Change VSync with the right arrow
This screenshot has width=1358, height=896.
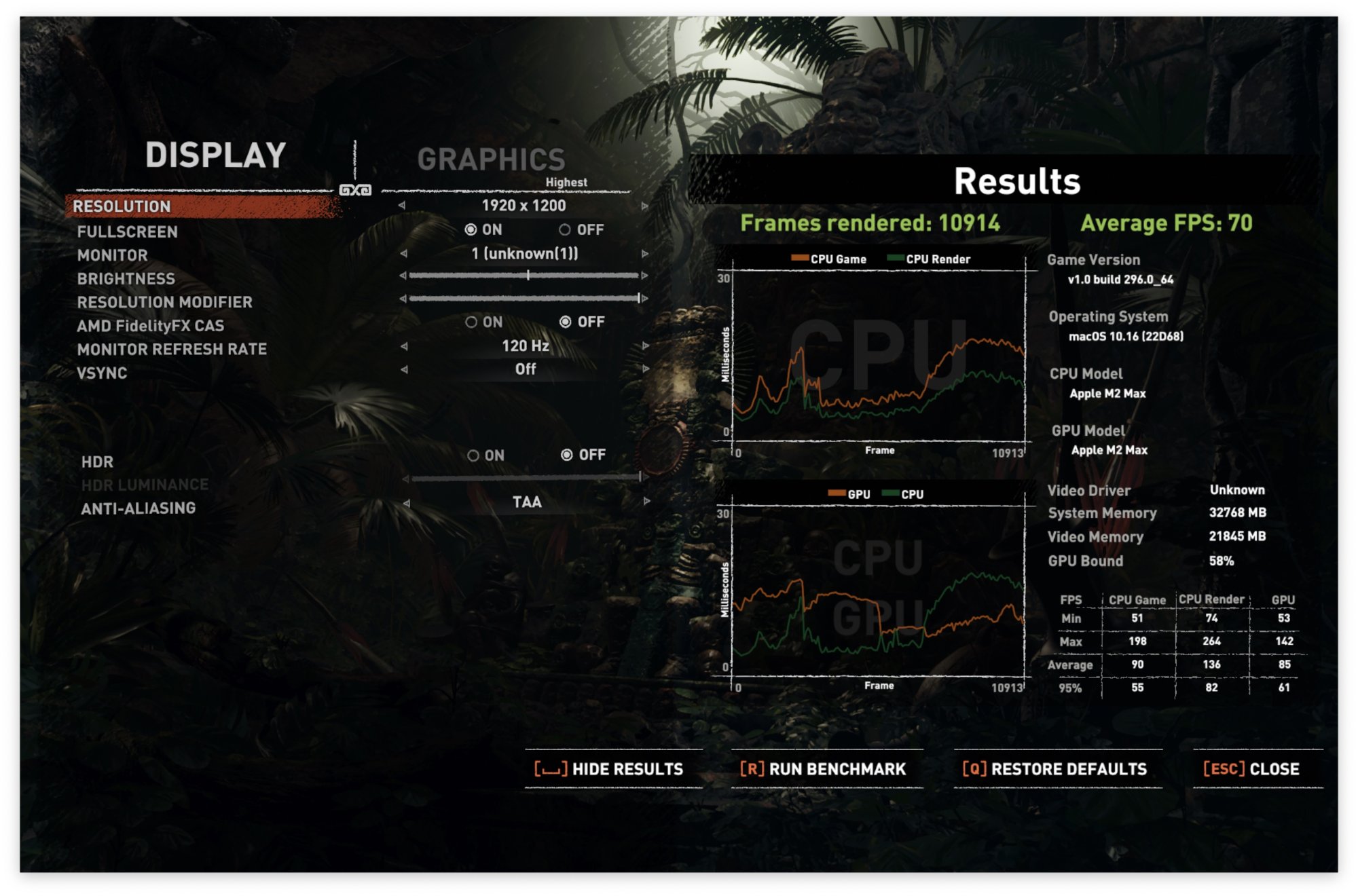click(x=644, y=369)
